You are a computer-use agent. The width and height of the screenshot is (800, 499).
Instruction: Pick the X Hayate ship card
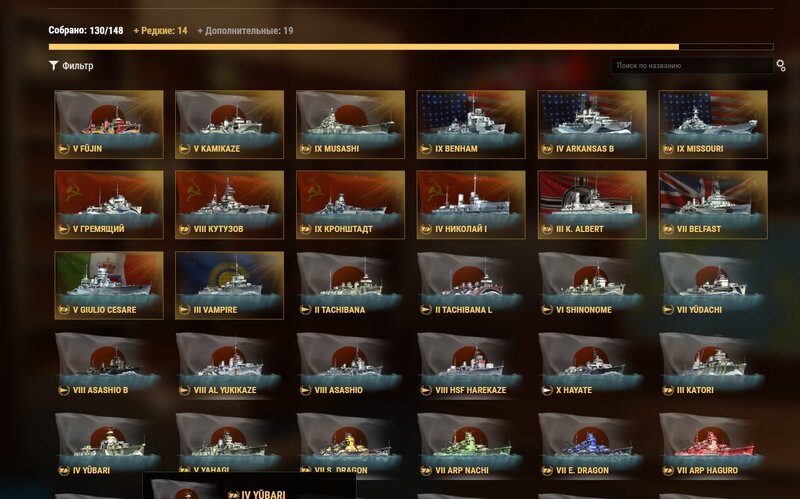pyautogui.click(x=592, y=365)
